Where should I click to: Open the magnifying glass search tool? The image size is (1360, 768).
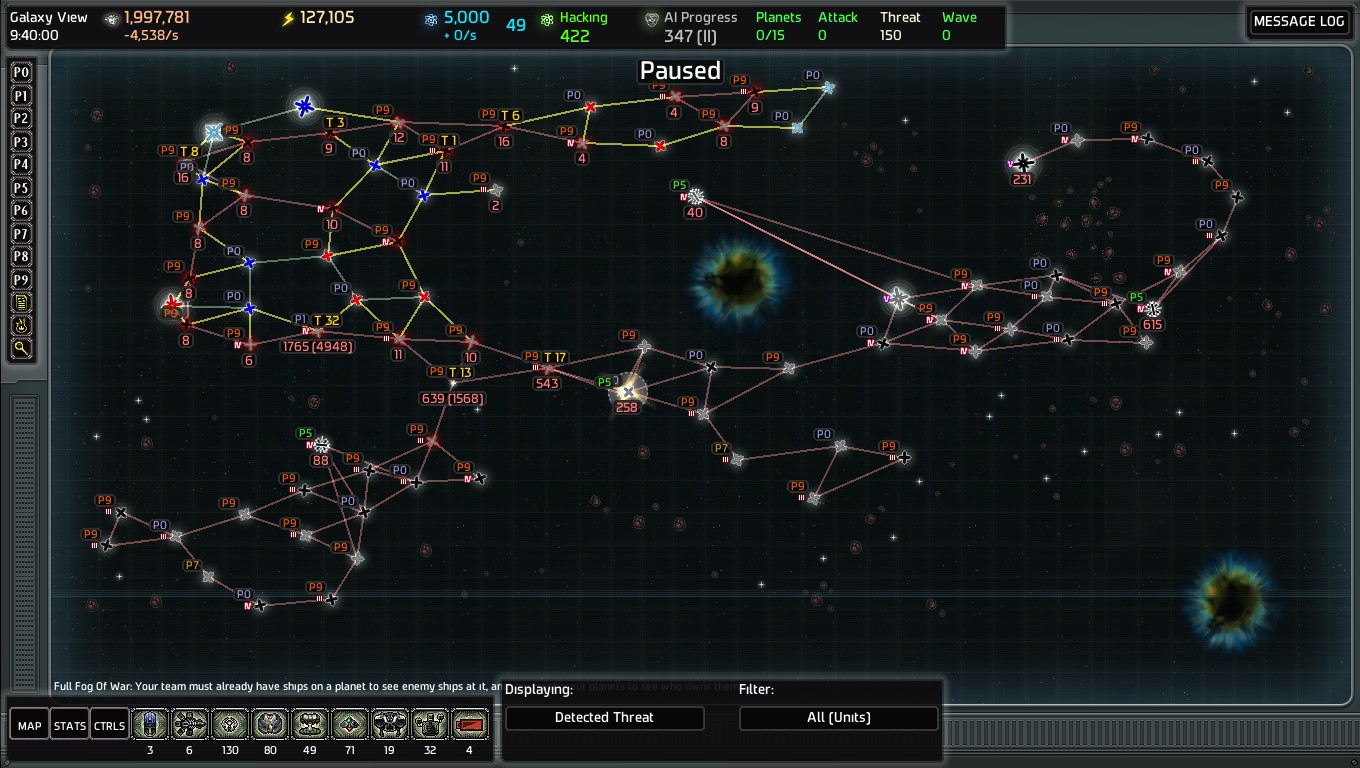(21, 348)
